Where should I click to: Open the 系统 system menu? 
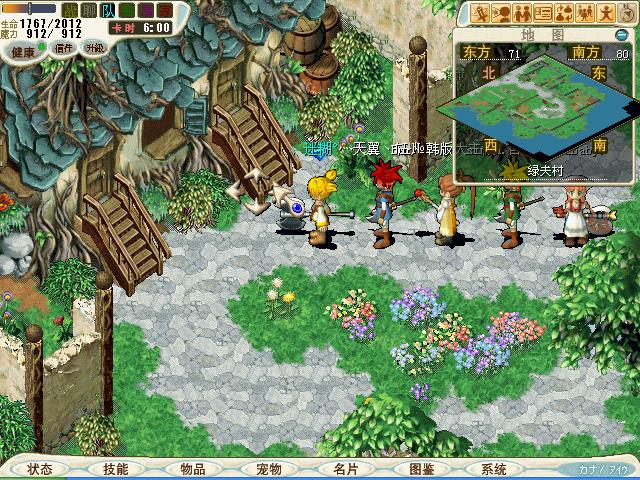click(x=494, y=469)
